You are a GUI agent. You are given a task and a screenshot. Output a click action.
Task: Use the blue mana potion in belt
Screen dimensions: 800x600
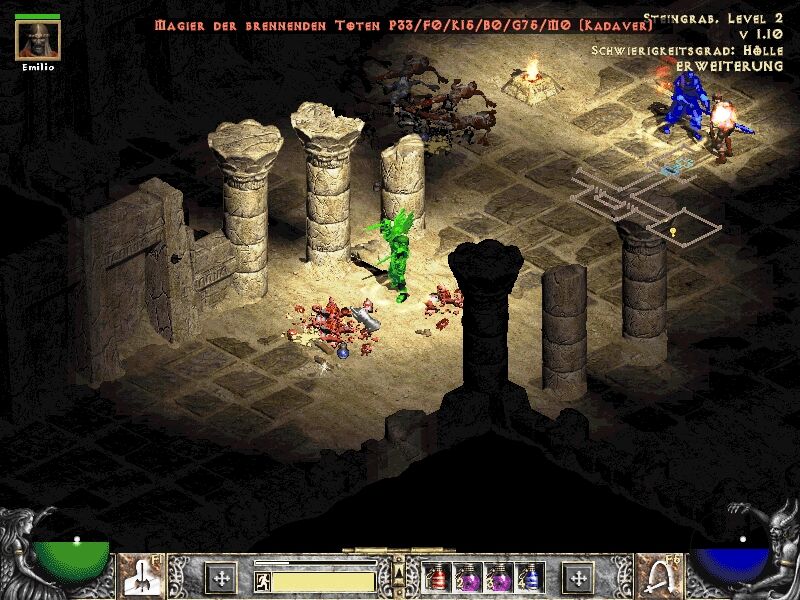point(531,577)
